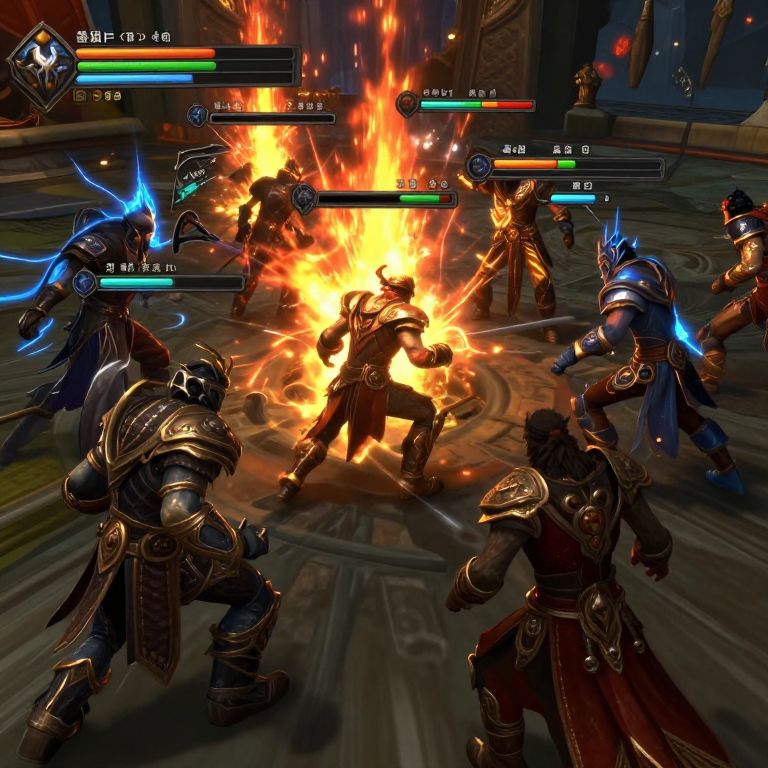Target the blue round portrait beside the orange-and-green bar
This screenshot has height=768, width=768.
479,166
